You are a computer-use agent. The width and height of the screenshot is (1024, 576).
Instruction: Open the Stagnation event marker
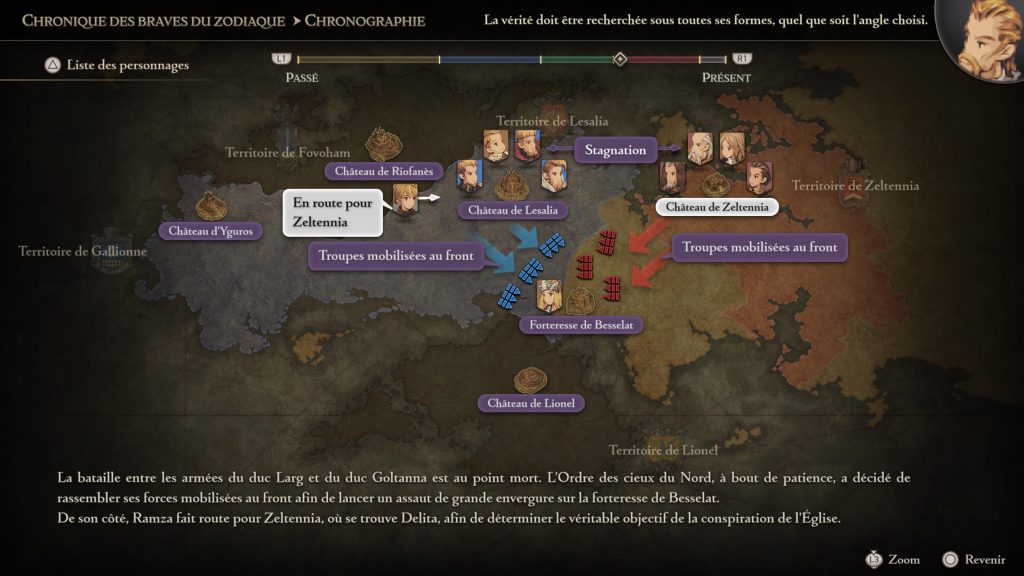(615, 150)
